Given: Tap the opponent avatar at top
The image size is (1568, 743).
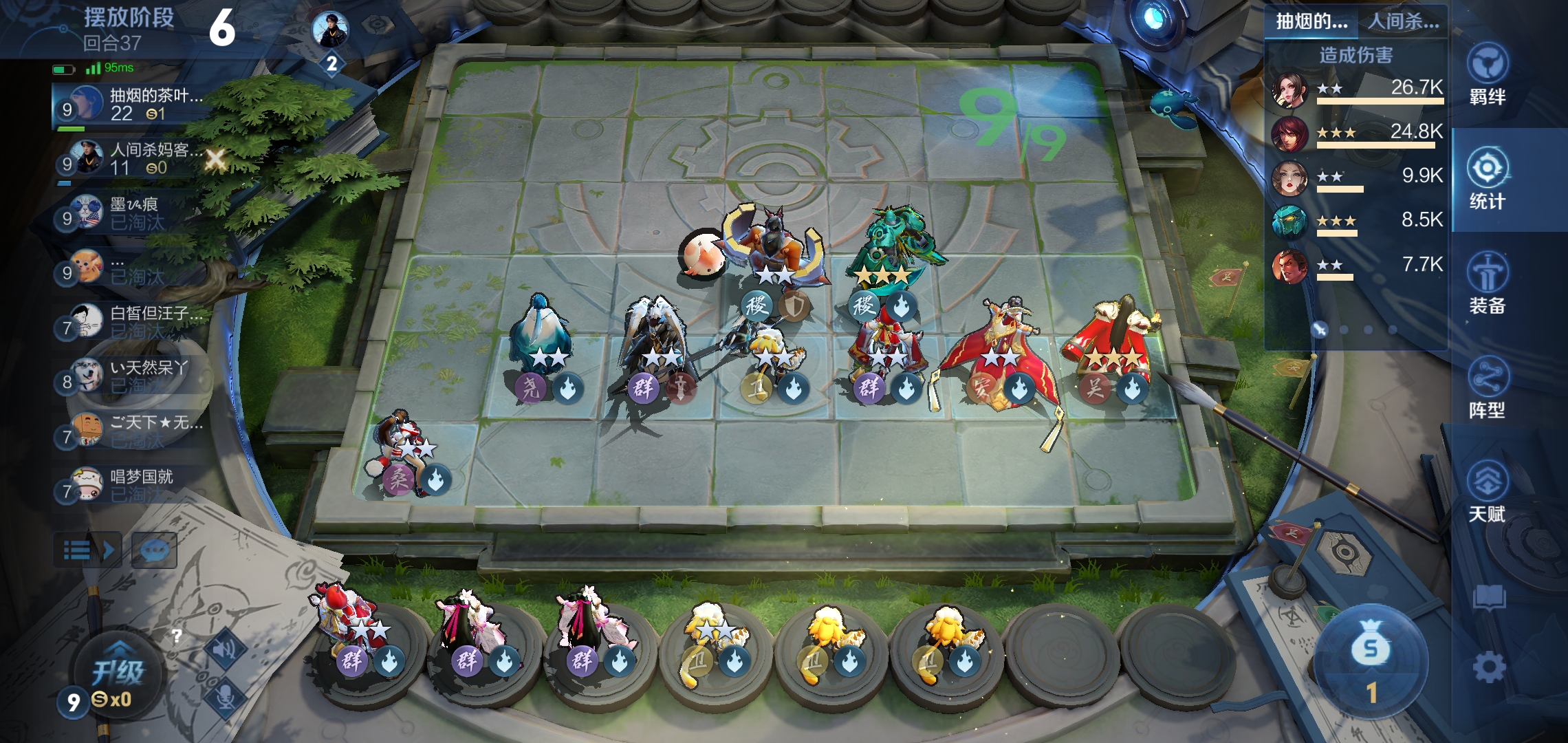Looking at the screenshot, I should [330, 29].
